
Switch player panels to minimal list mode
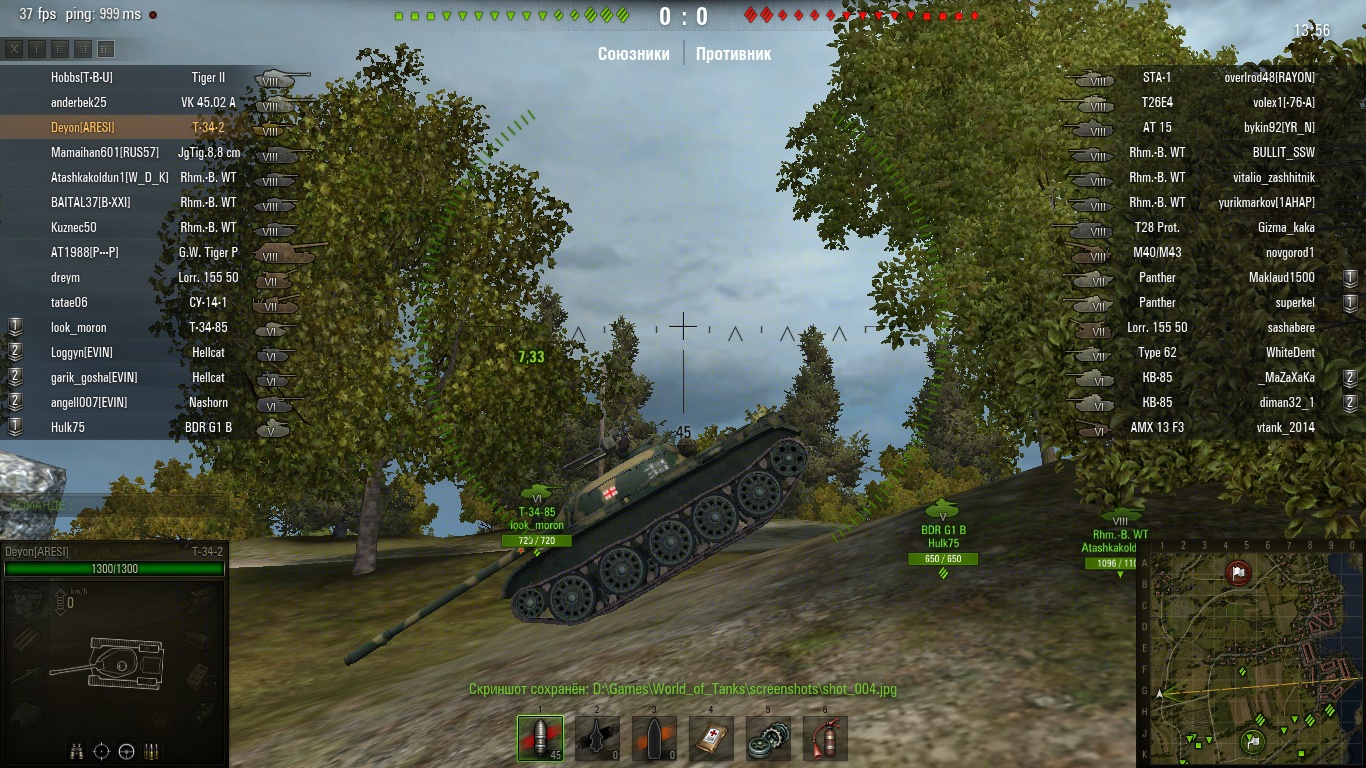pos(37,48)
